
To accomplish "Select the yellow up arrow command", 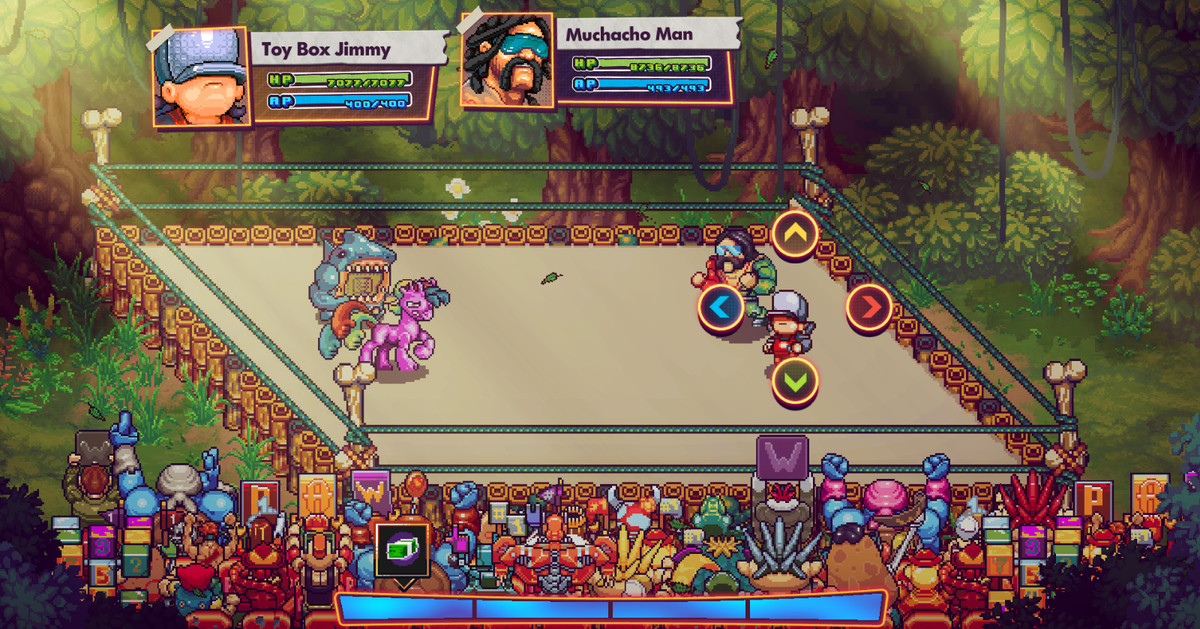I will (795, 235).
